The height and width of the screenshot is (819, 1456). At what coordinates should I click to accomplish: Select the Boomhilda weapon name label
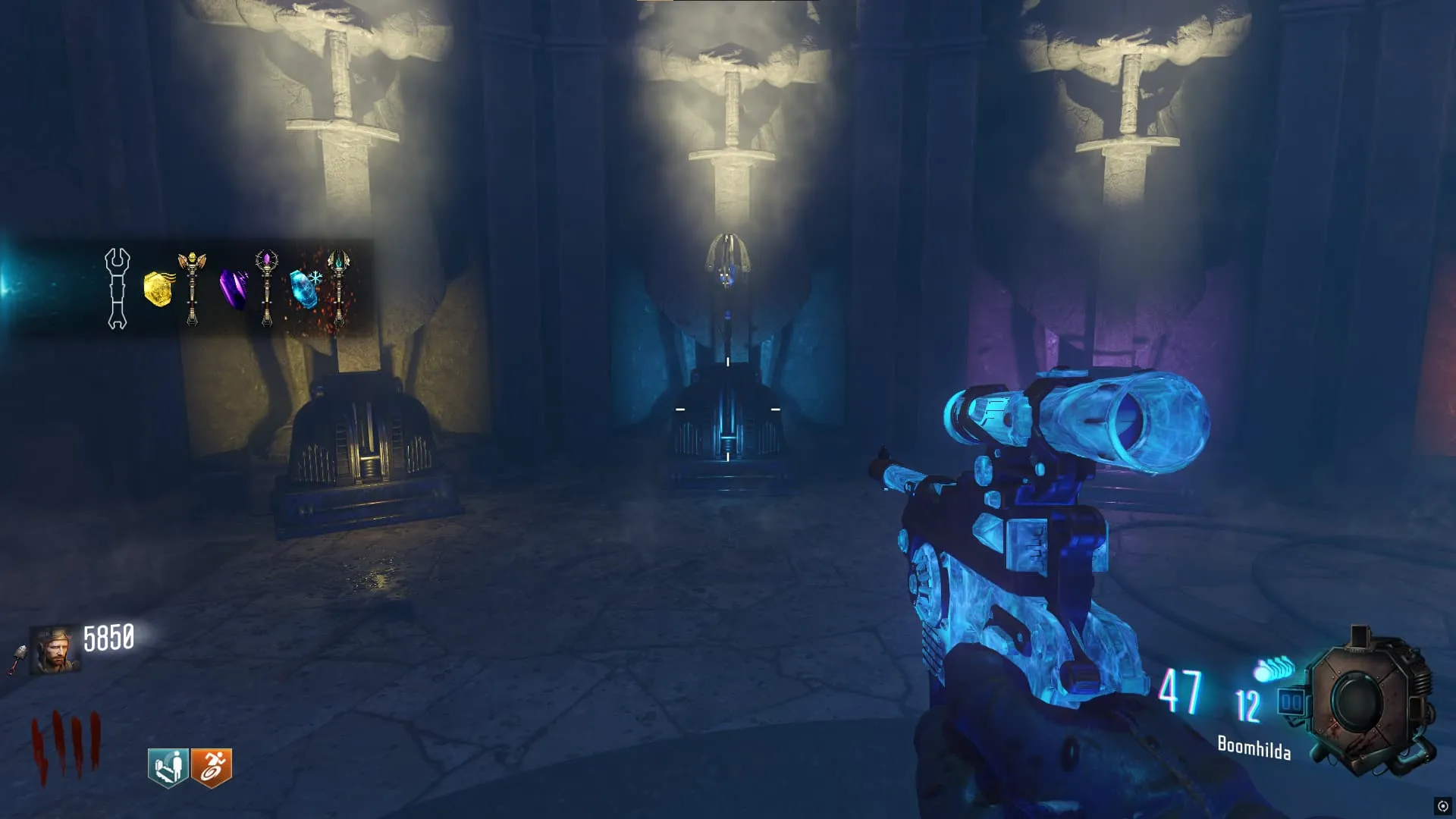click(x=1254, y=748)
